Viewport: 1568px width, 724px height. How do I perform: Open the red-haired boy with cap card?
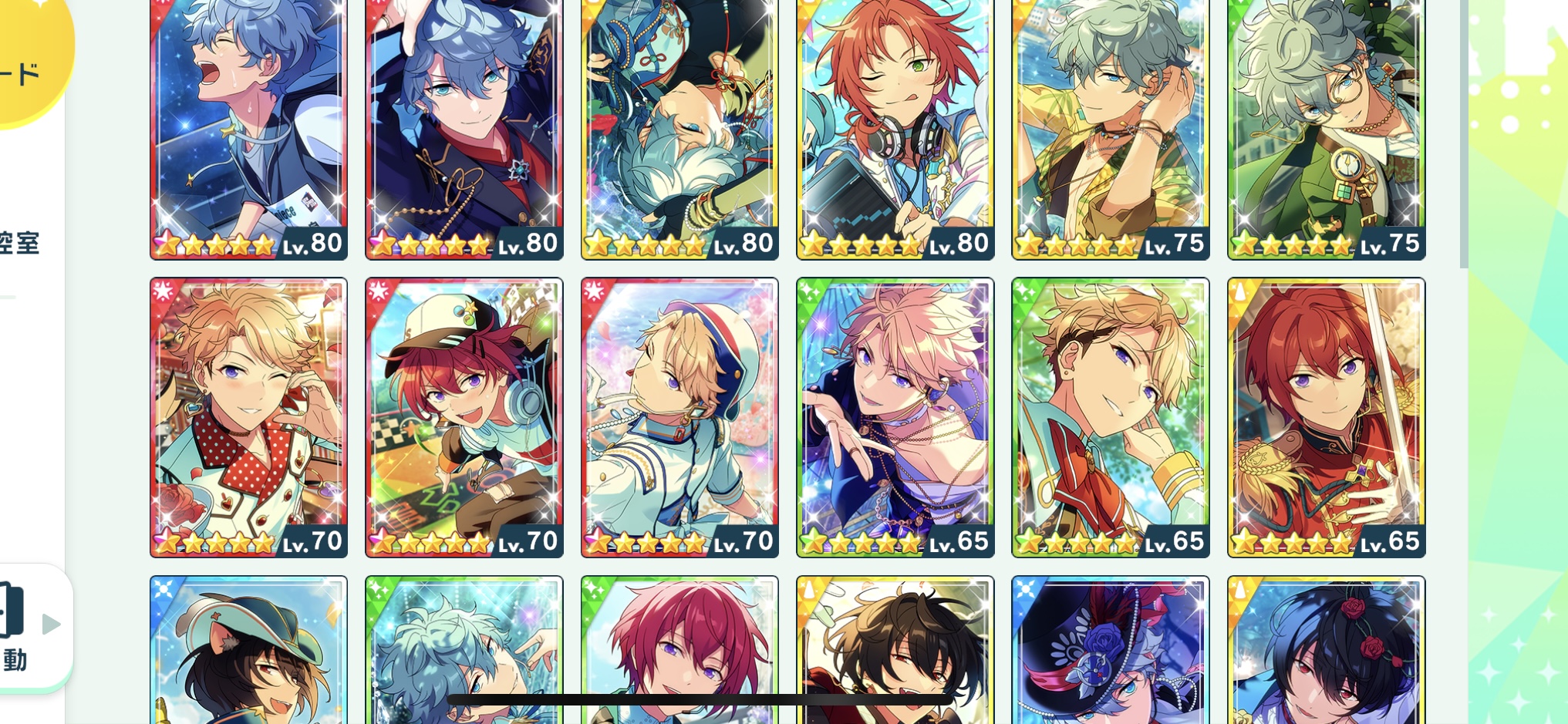click(x=464, y=416)
